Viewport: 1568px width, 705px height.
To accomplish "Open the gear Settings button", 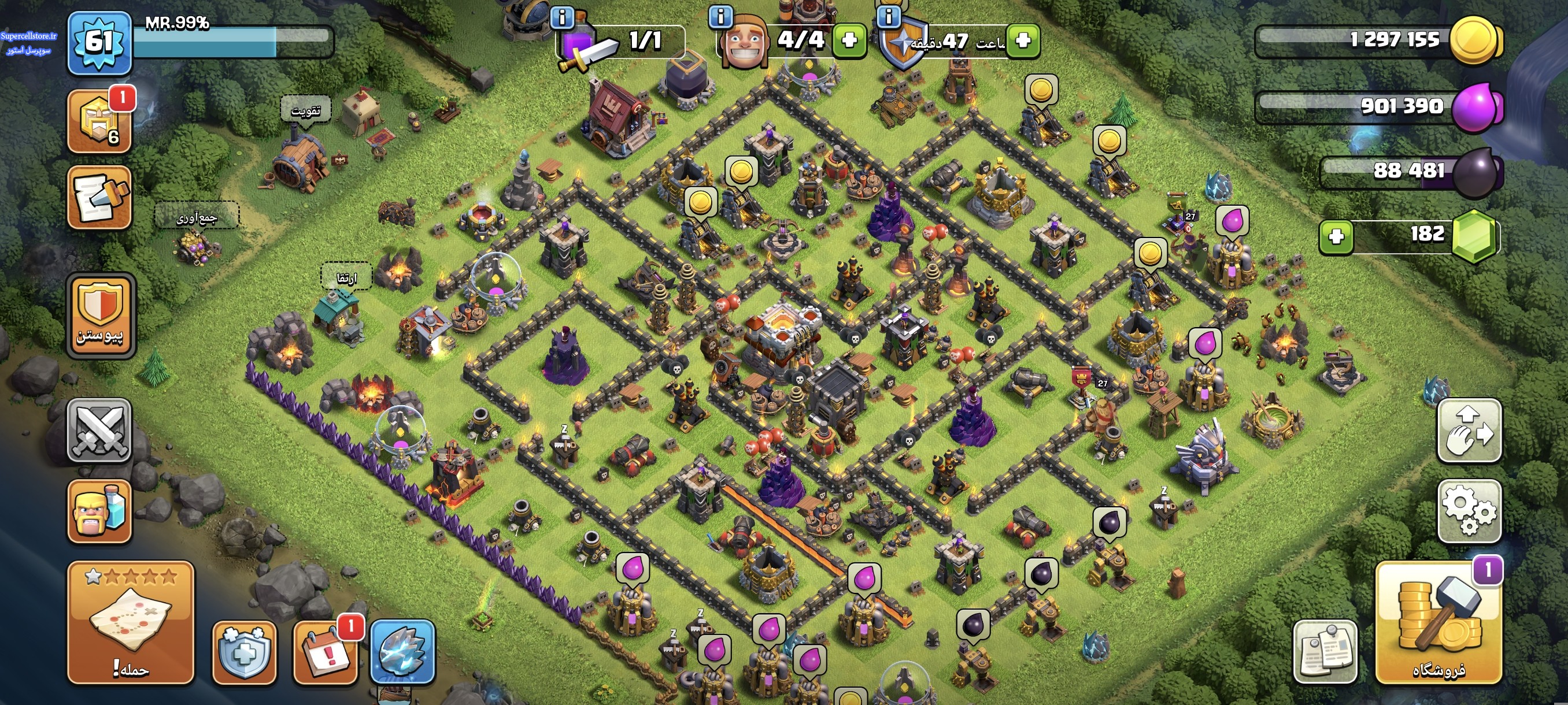I will tap(1469, 511).
